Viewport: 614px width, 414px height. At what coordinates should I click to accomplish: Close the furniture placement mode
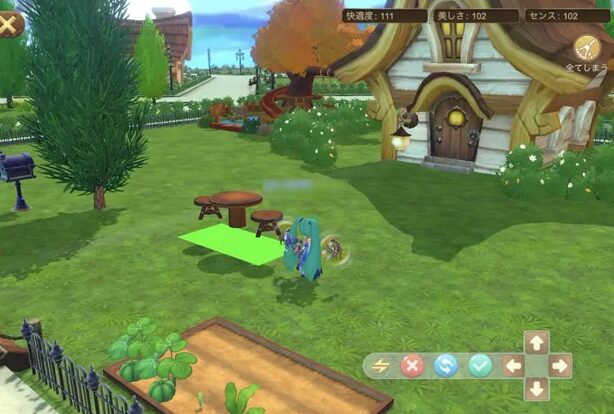coord(10,23)
